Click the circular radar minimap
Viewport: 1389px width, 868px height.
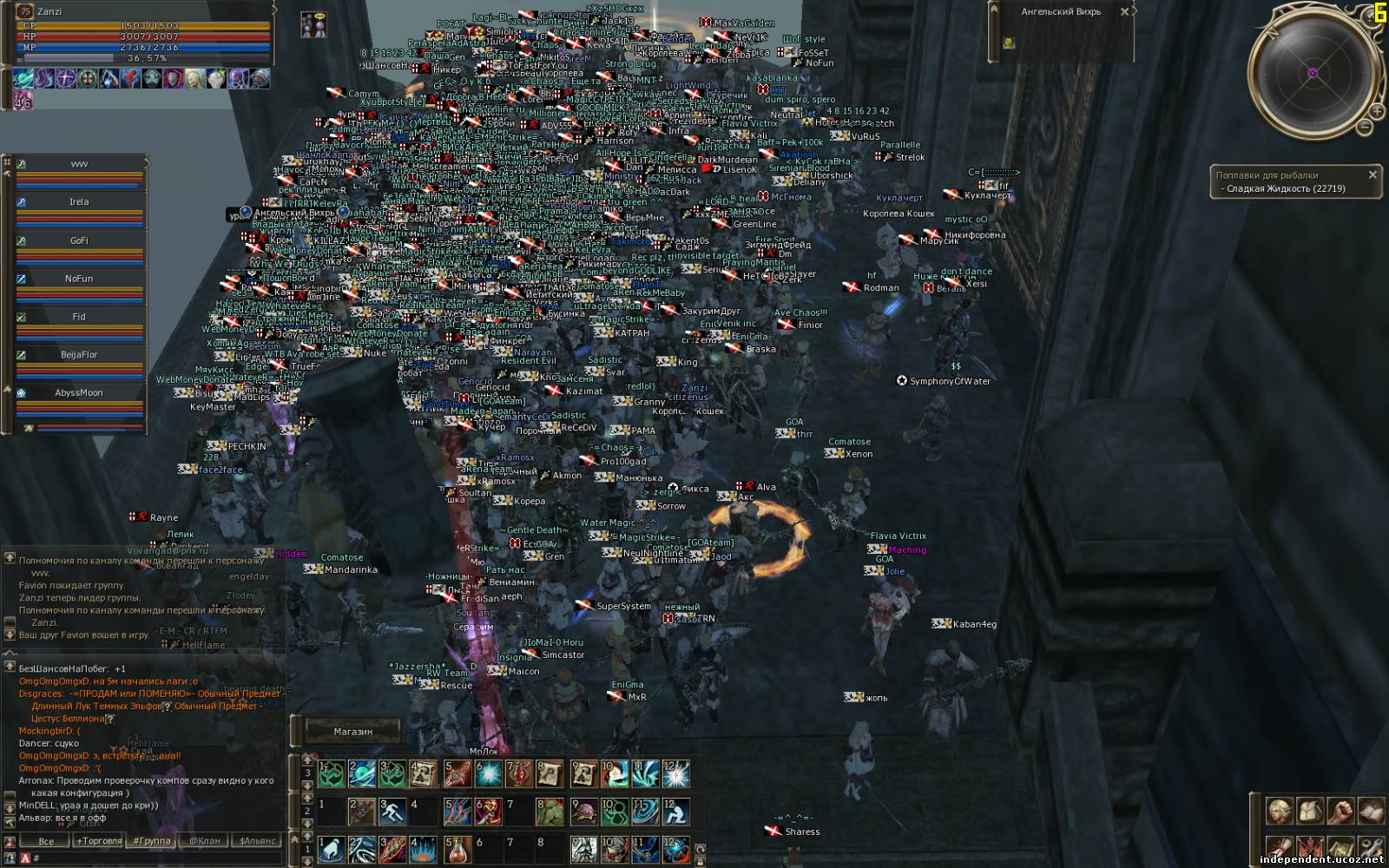point(1313,75)
